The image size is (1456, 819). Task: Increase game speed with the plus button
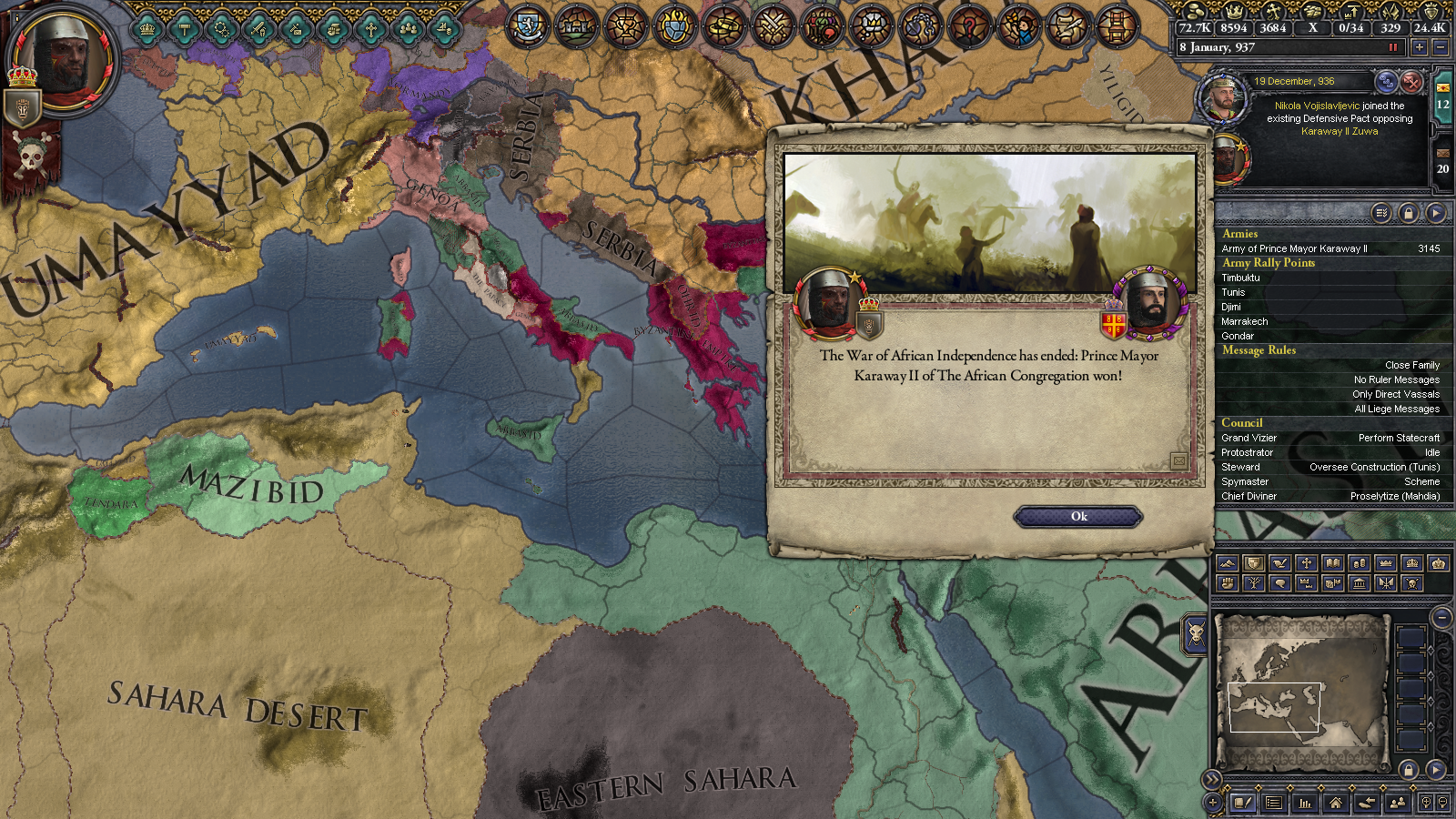[x=1419, y=47]
